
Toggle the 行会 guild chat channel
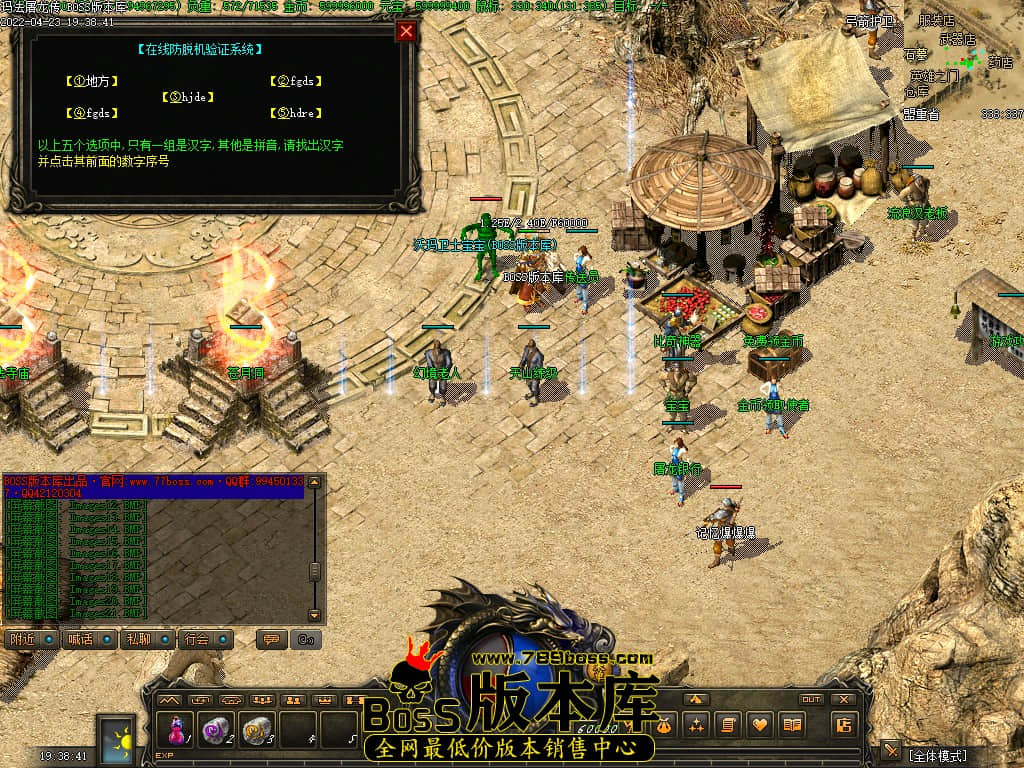[207, 639]
